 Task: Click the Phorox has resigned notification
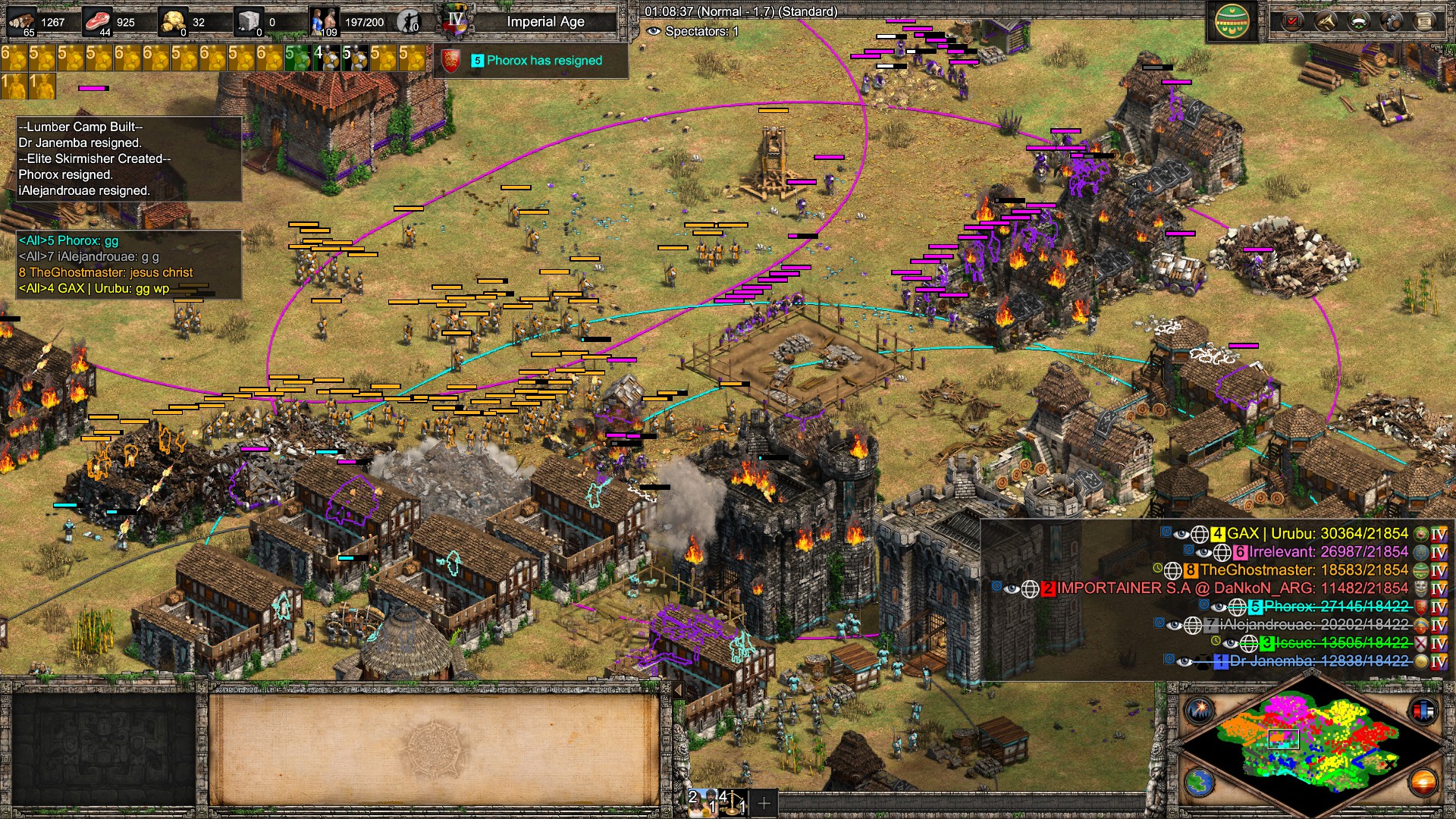544,61
